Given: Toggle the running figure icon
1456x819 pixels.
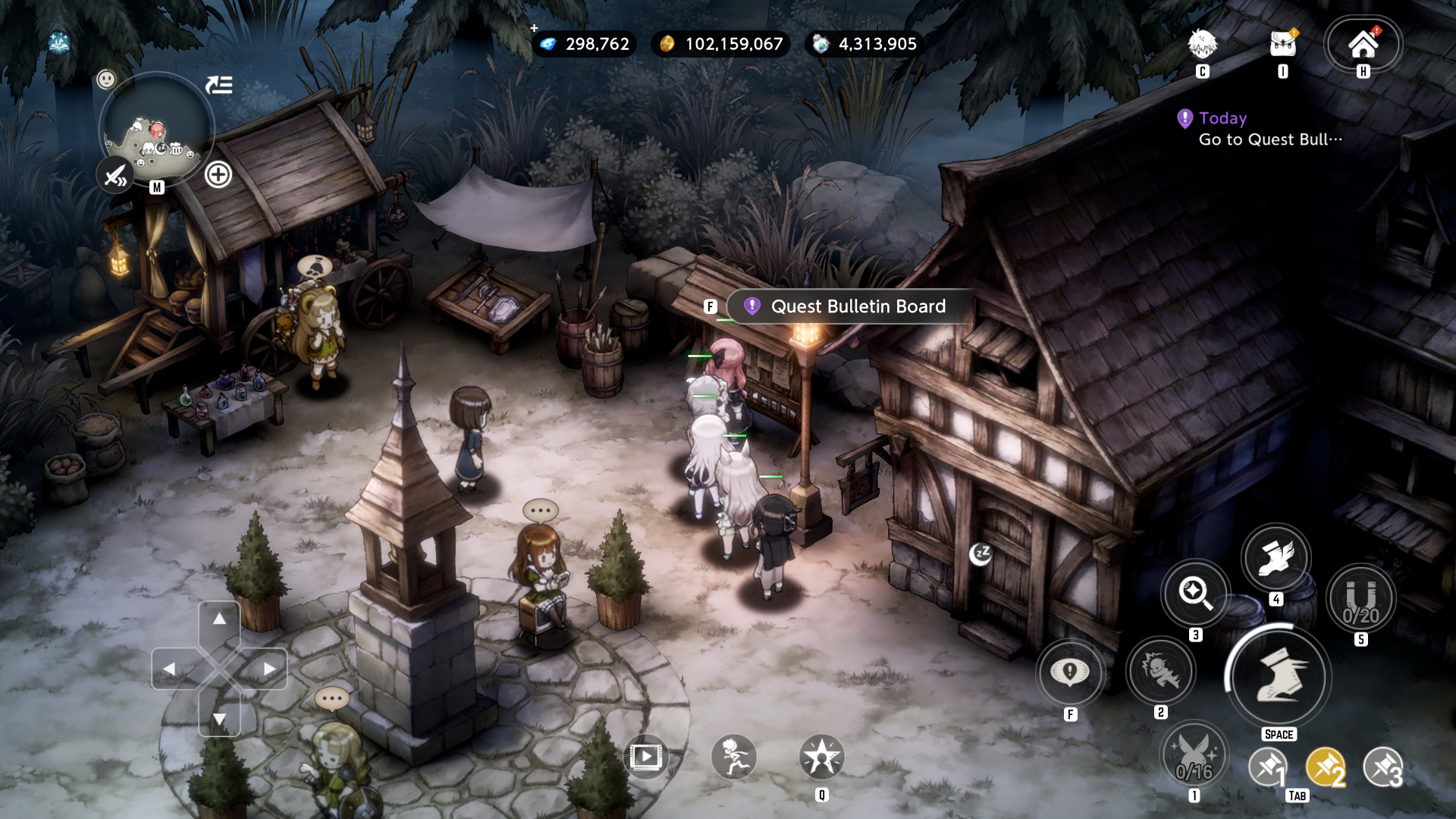Looking at the screenshot, I should click(x=734, y=757).
